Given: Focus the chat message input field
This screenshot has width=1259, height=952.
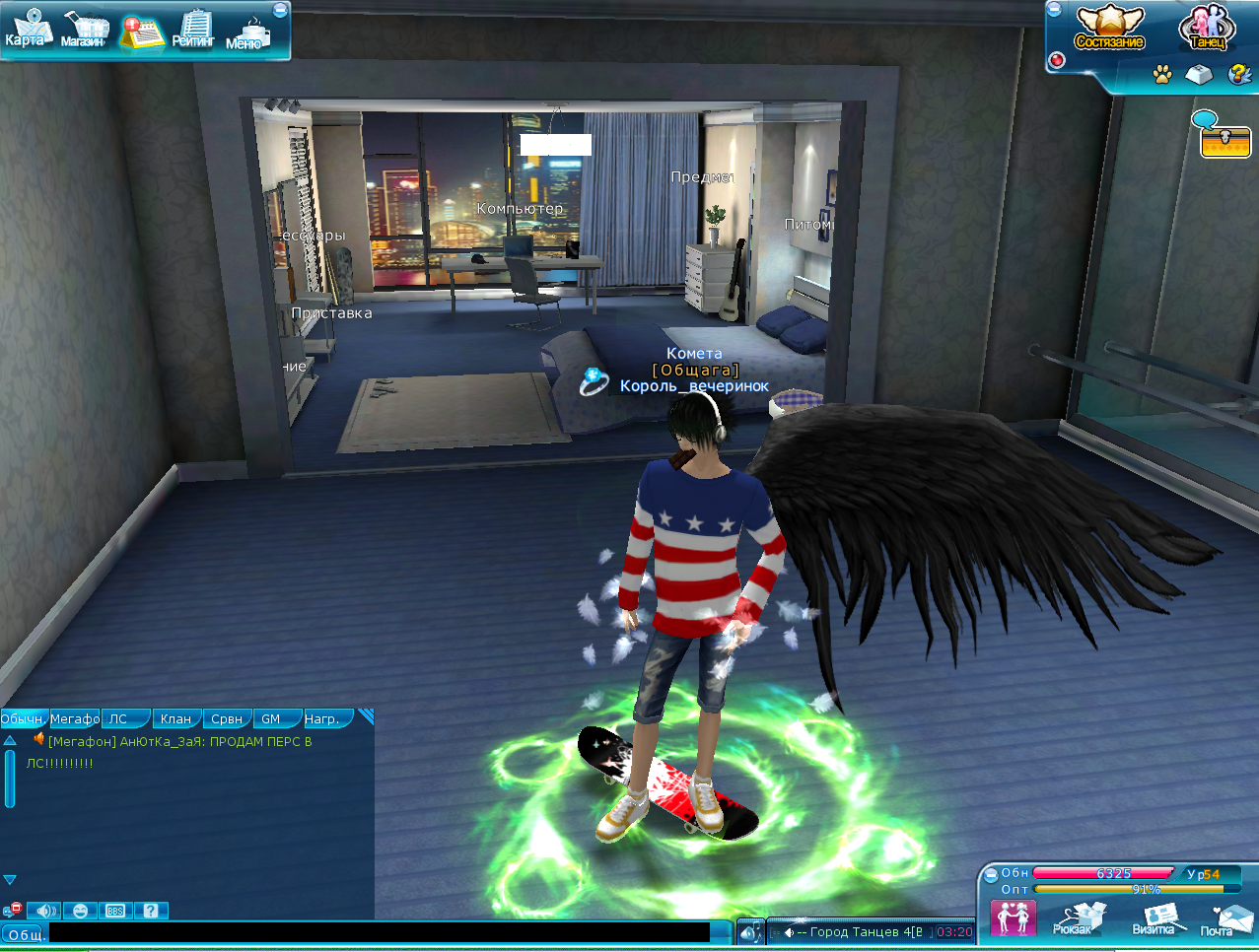Looking at the screenshot, I should pyautogui.click(x=379, y=932).
